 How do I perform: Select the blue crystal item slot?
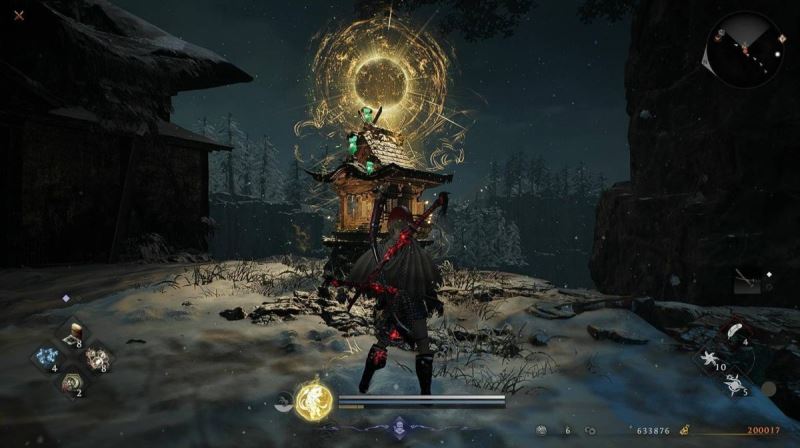[45, 356]
